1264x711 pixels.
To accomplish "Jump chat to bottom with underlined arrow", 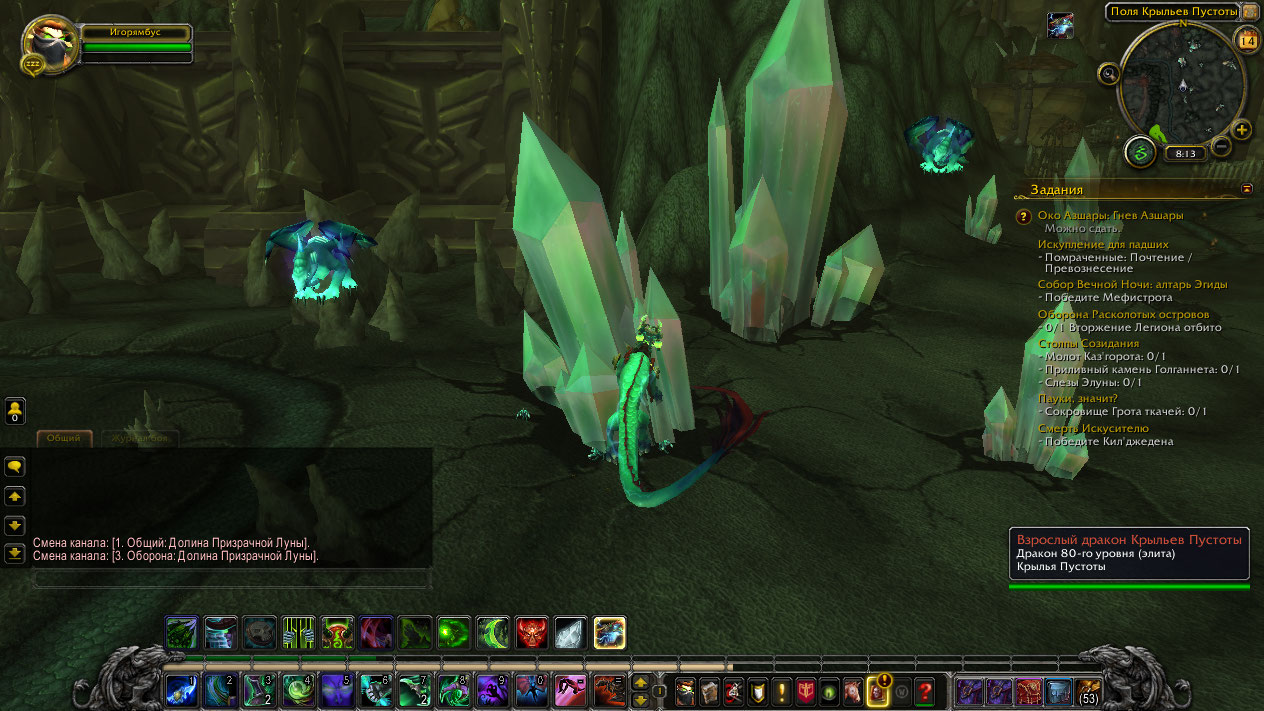I will tap(15, 552).
